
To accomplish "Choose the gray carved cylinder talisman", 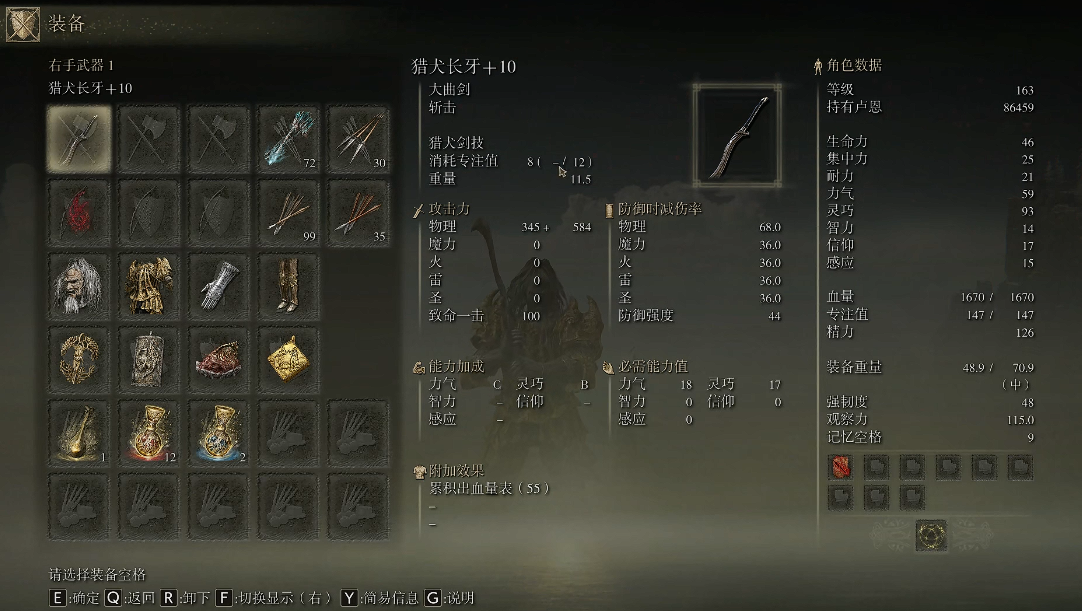I will [149, 360].
